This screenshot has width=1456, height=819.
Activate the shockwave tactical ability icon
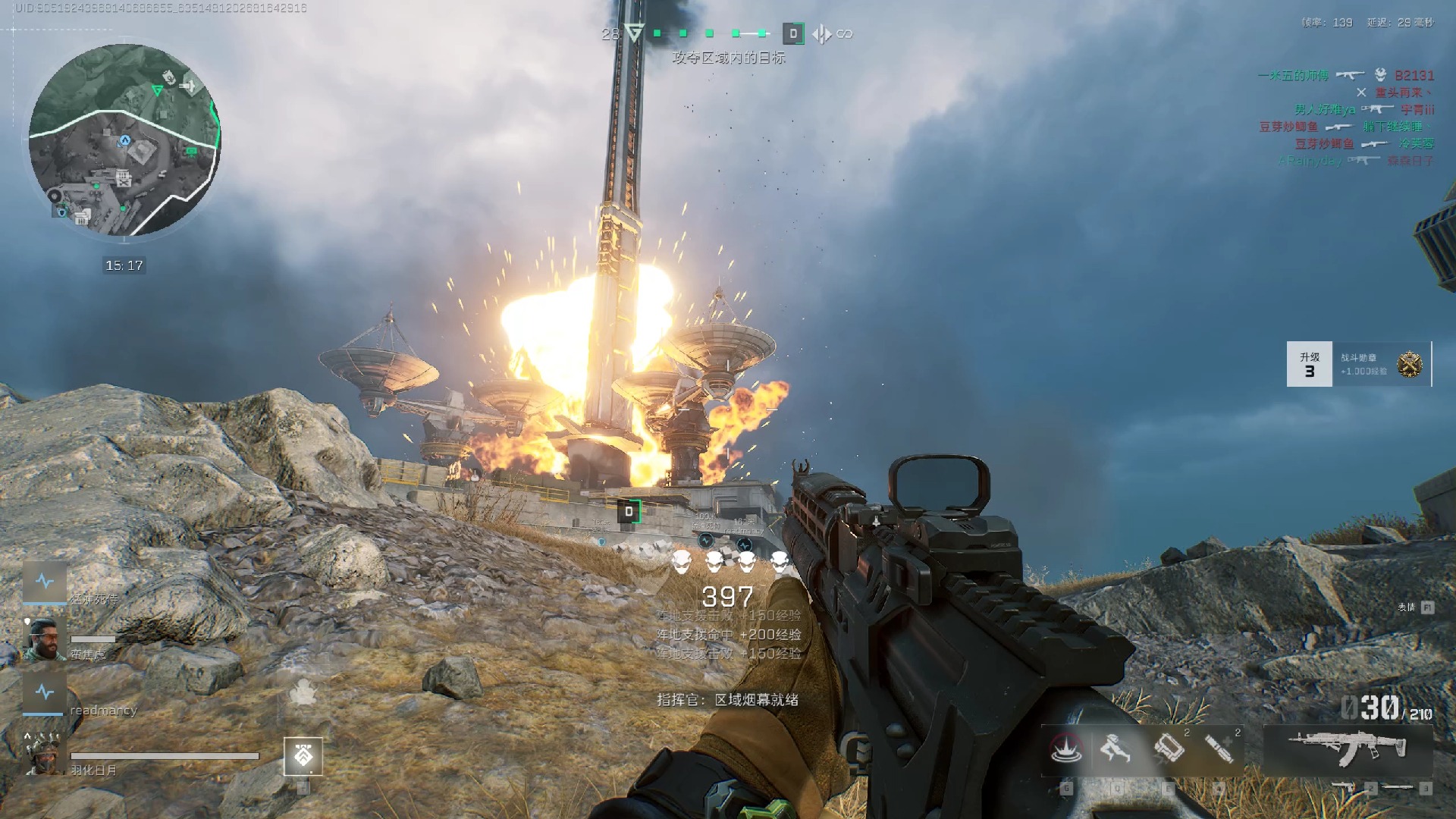tap(1065, 749)
